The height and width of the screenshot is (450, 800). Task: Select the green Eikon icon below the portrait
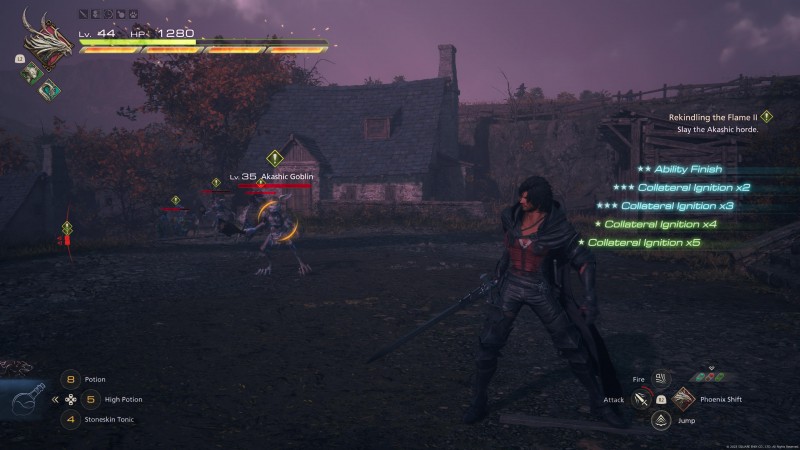point(30,72)
